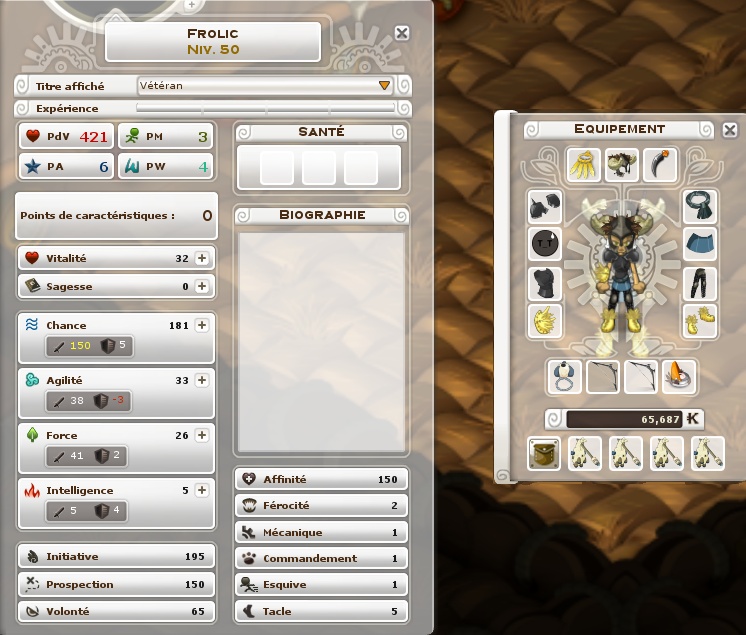The height and width of the screenshot is (635, 746).
Task: Raise Agilité using its plus button
Action: pos(202,380)
